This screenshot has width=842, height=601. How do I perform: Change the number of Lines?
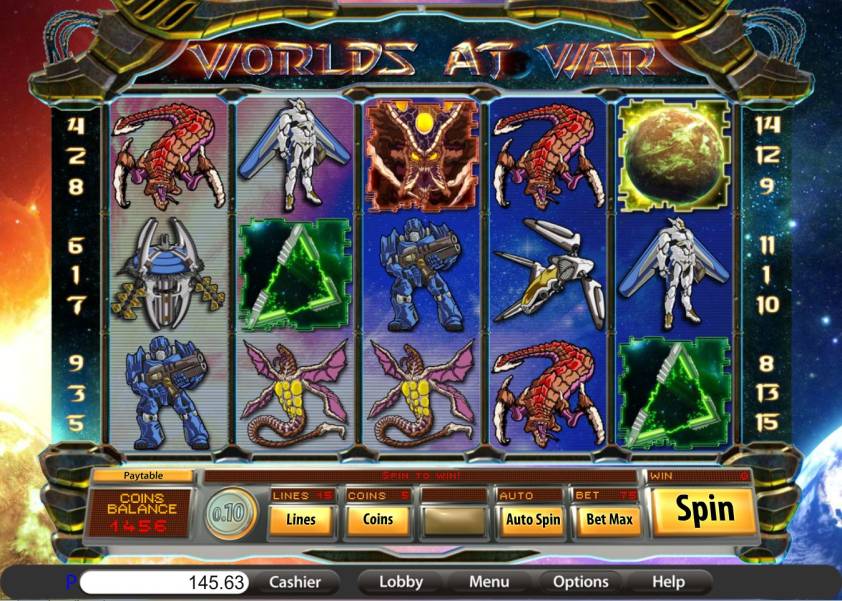[301, 520]
